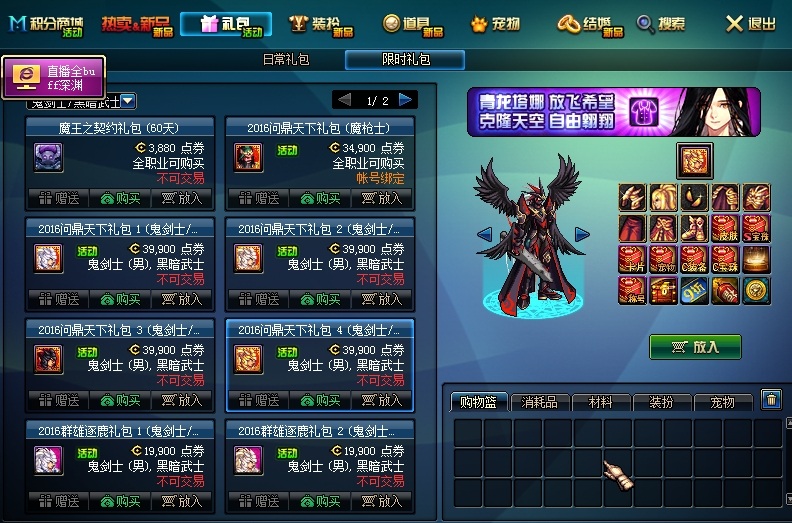Exit the shop with 退出

tap(750, 22)
